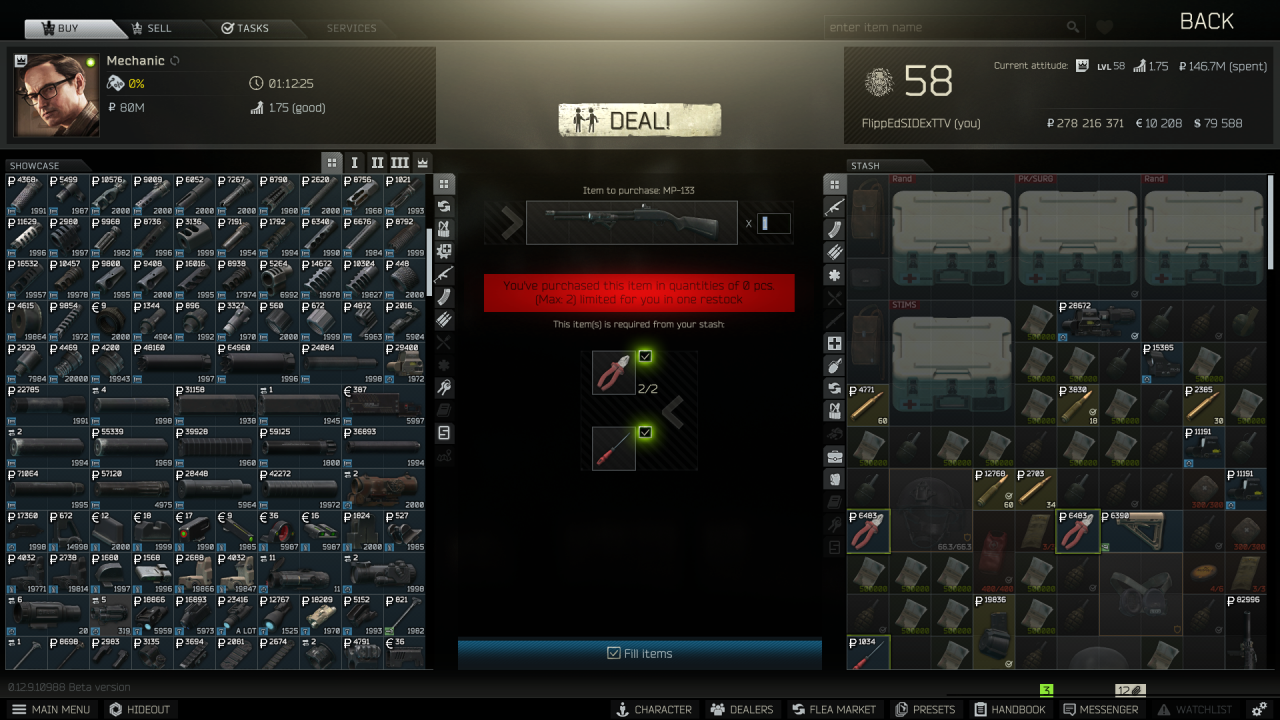
Task: Uncheck the screwdriver barter item checkbox
Action: tap(645, 432)
